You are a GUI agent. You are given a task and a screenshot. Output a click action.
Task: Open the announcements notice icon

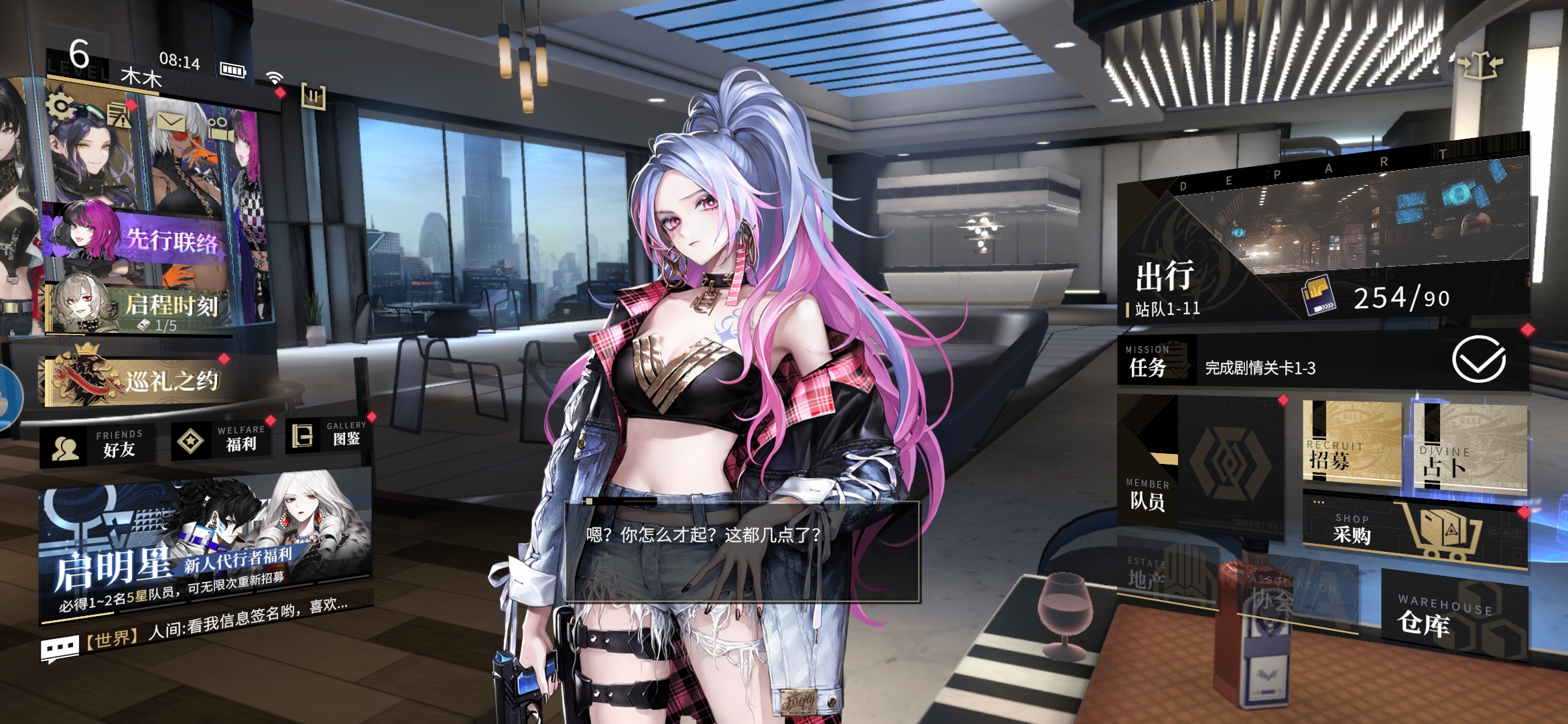[x=119, y=116]
